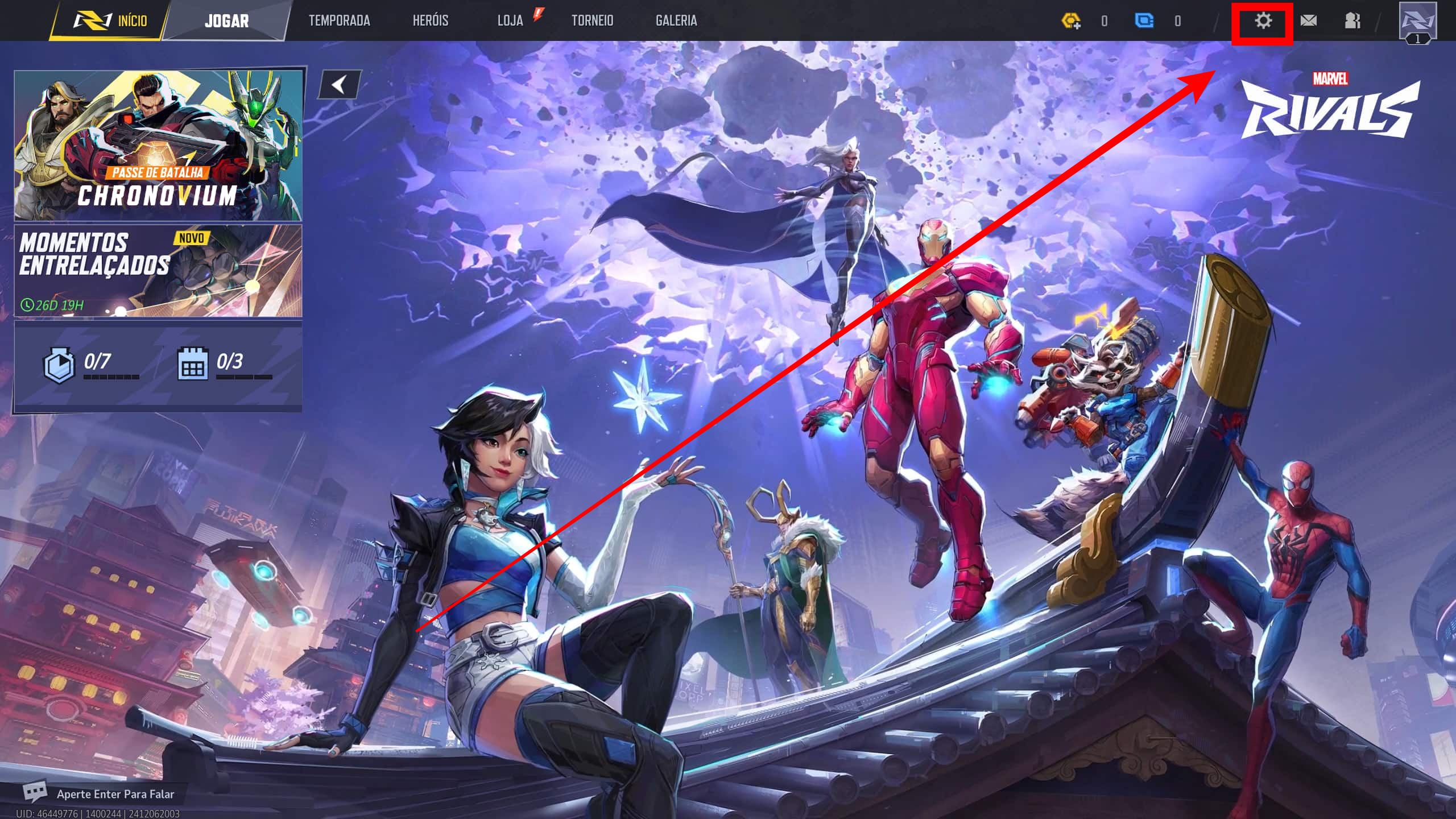Visit the Loja store tab
1456x819 pixels.
point(510,21)
